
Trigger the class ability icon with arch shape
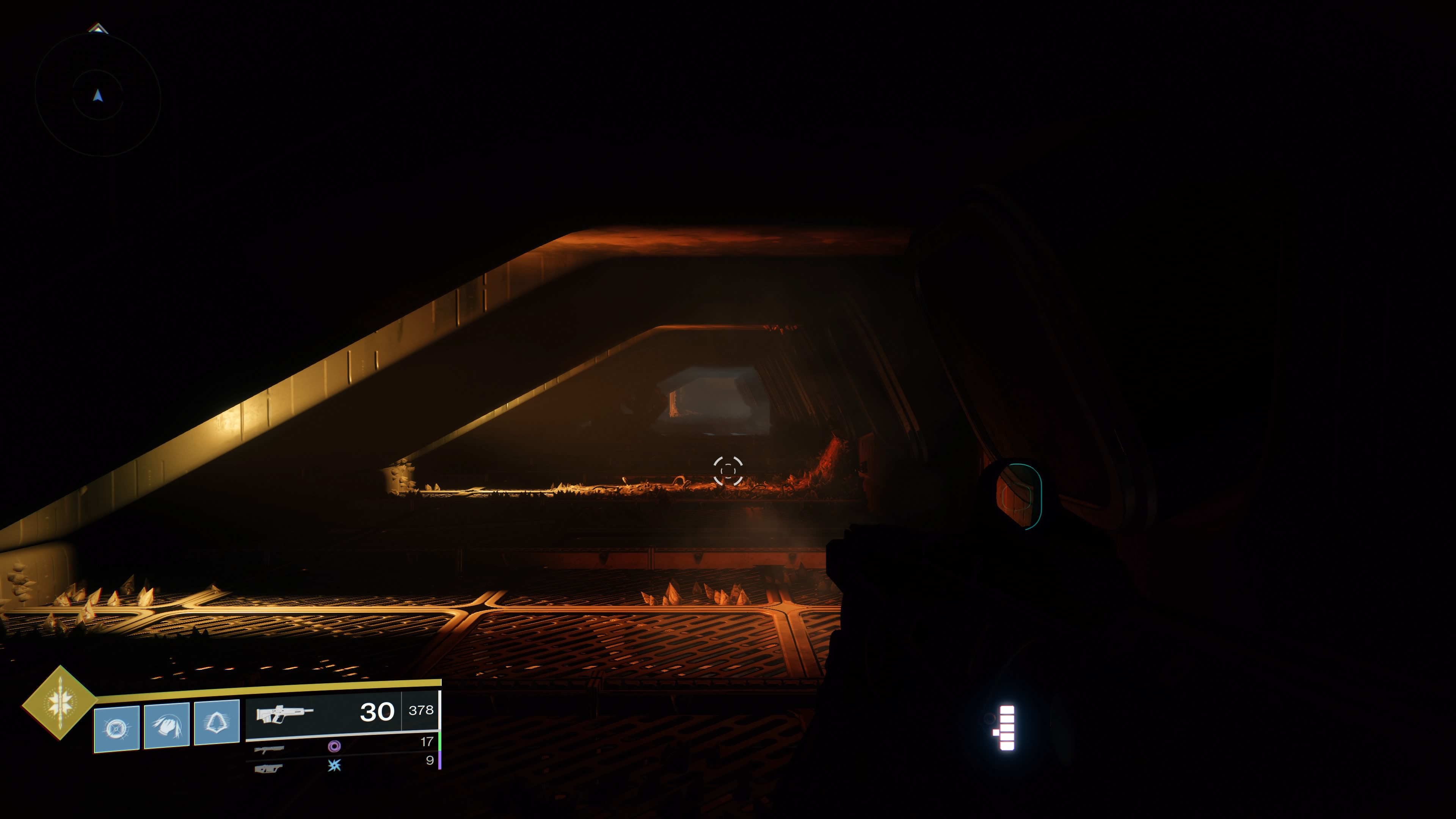click(217, 722)
